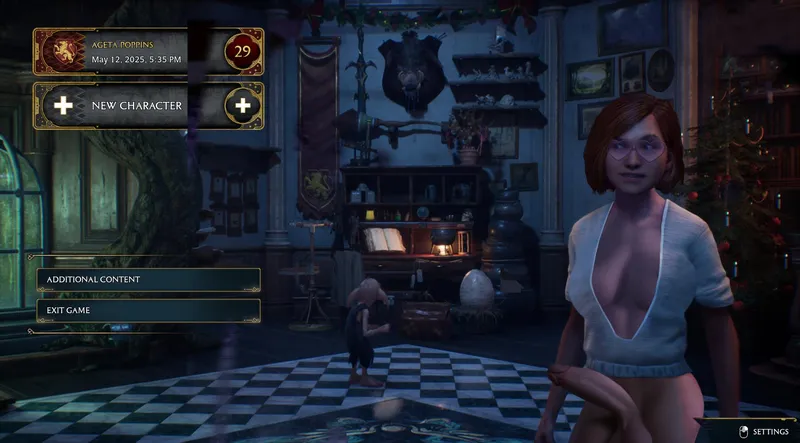Open the Settings option

tap(765, 431)
